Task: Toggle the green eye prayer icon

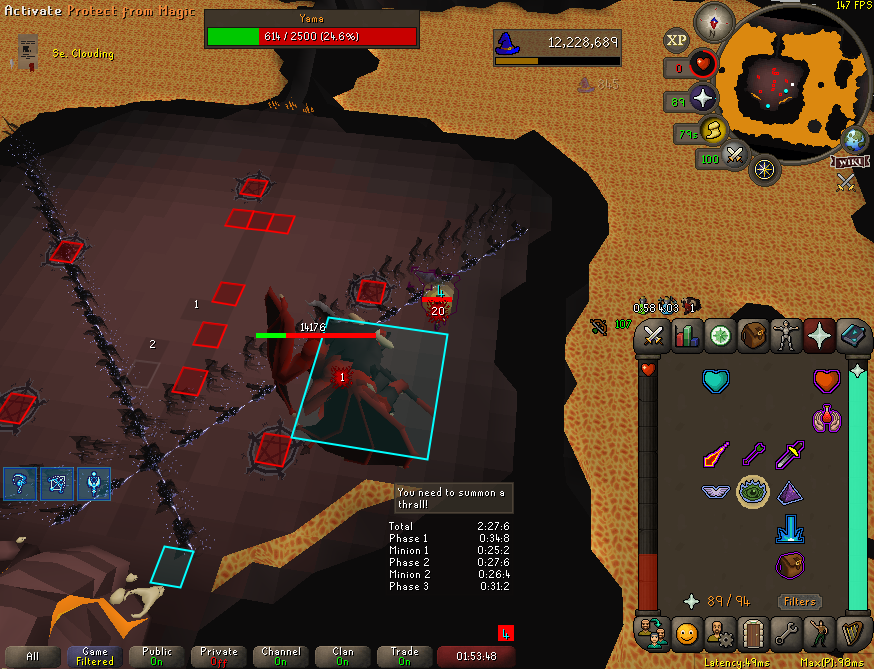Action: [752, 491]
